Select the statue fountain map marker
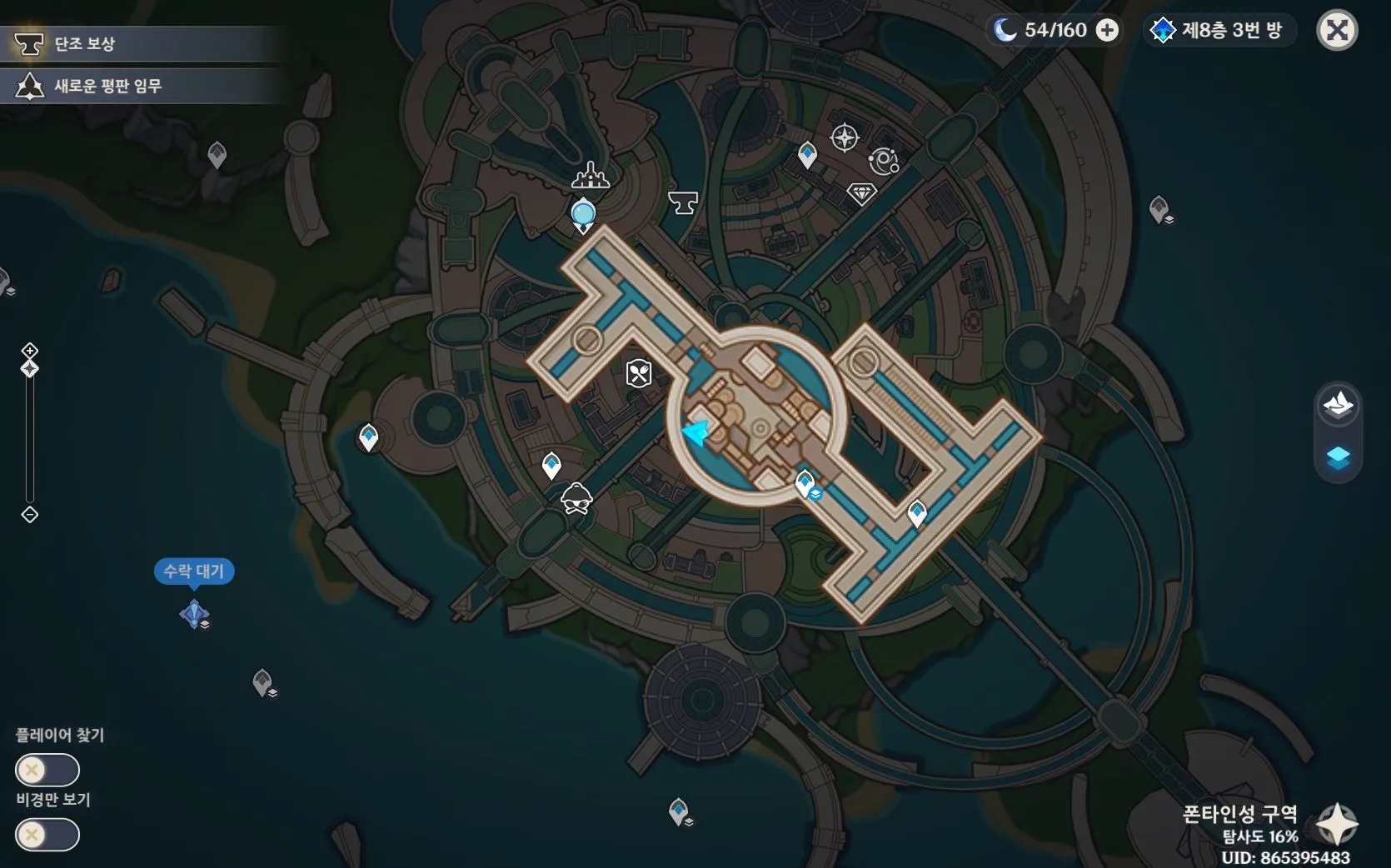Screen dimensions: 1391x868 coord(591,175)
